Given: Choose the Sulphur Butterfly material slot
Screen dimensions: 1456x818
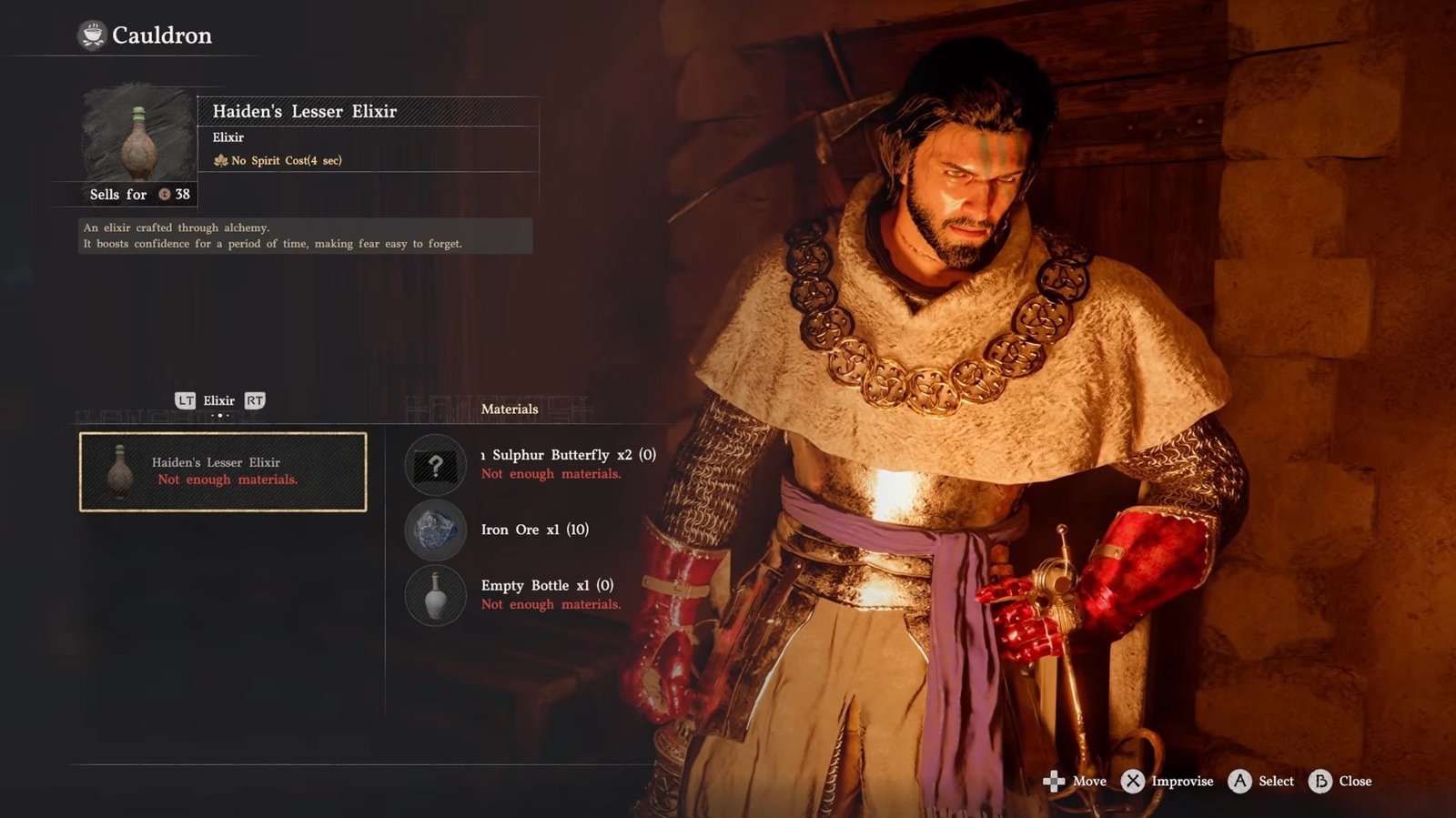Looking at the screenshot, I should click(436, 465).
